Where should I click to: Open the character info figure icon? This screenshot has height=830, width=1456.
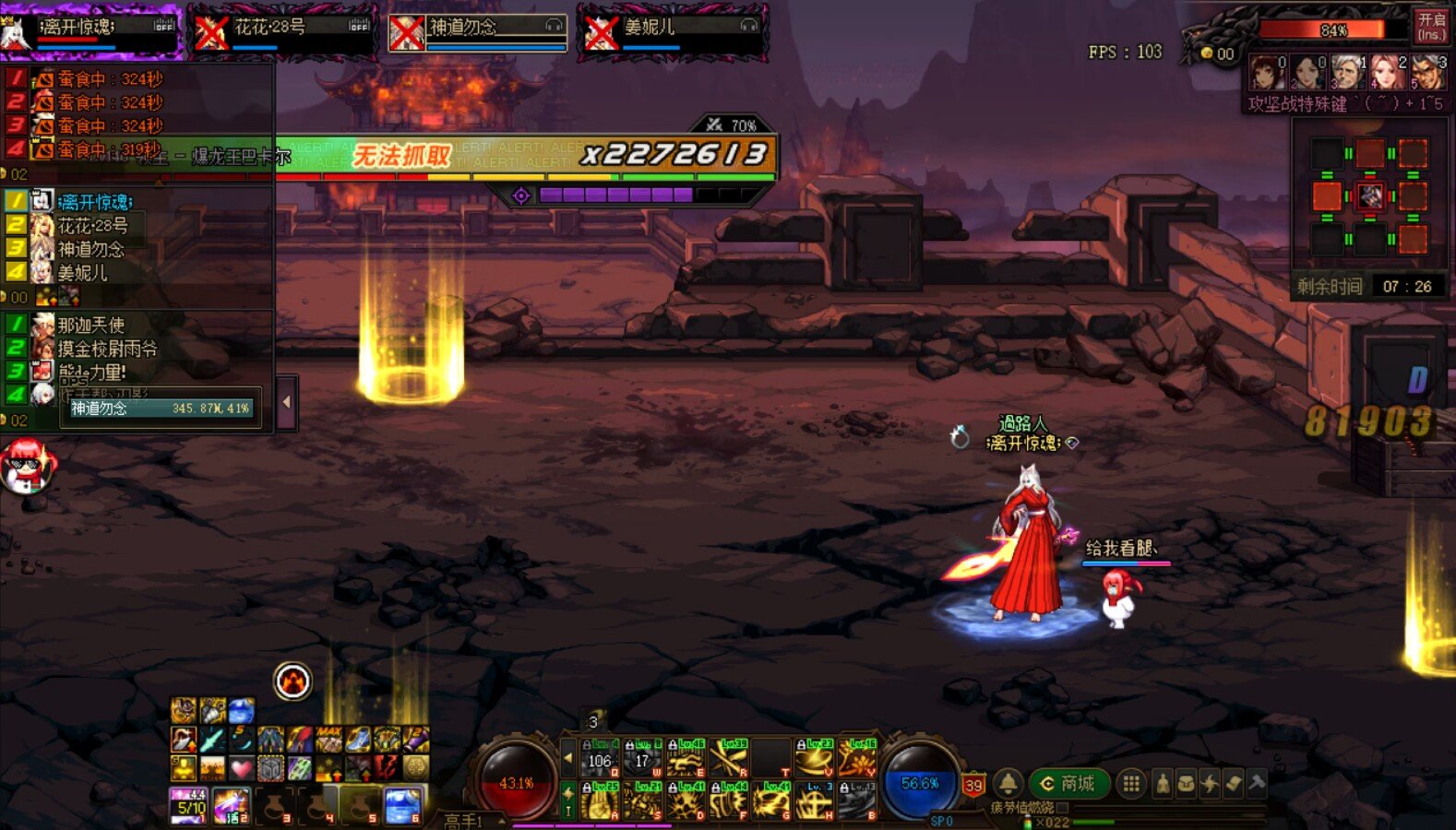(1163, 784)
